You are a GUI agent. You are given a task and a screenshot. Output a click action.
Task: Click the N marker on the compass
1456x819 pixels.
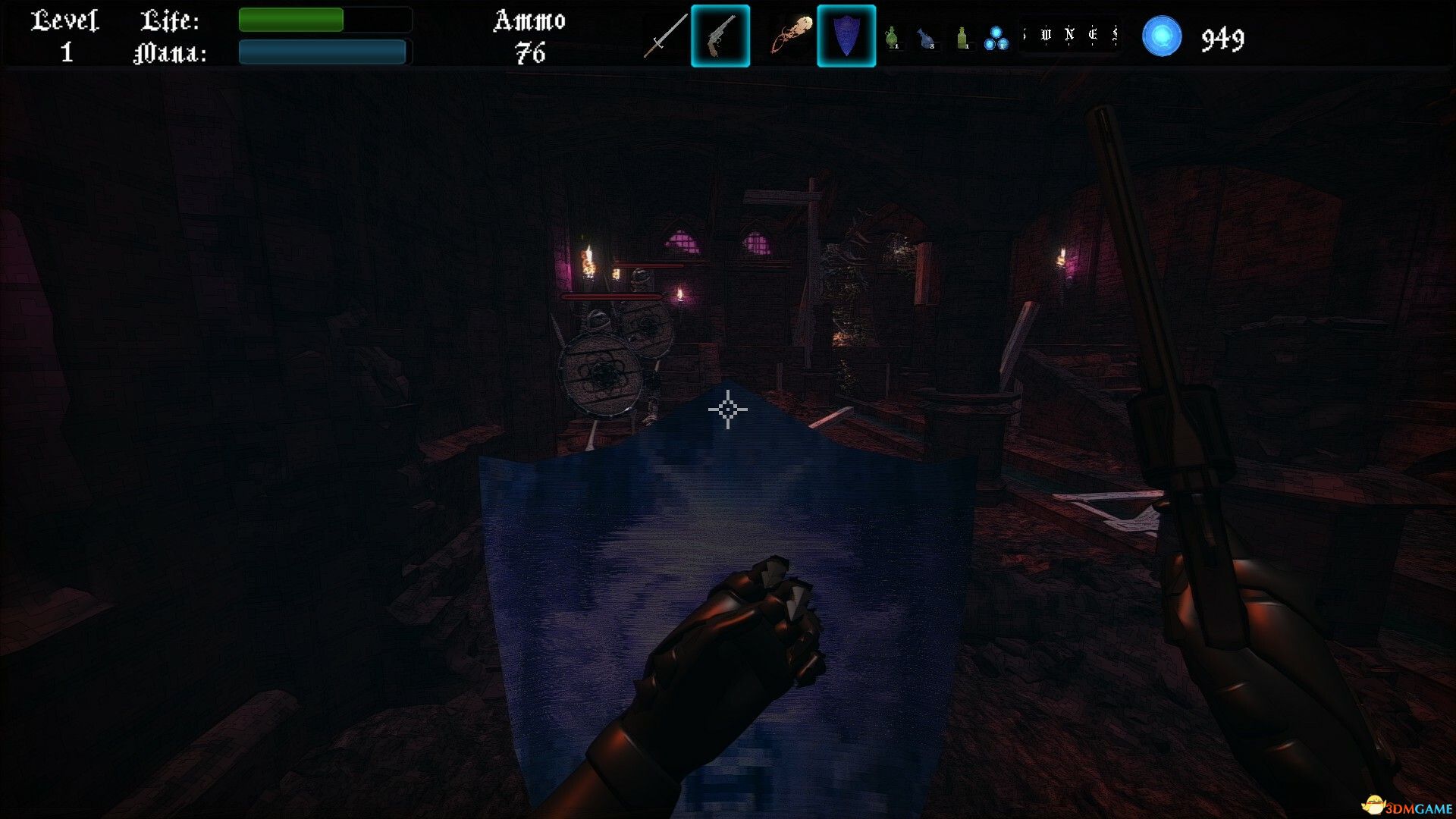[x=1071, y=34]
